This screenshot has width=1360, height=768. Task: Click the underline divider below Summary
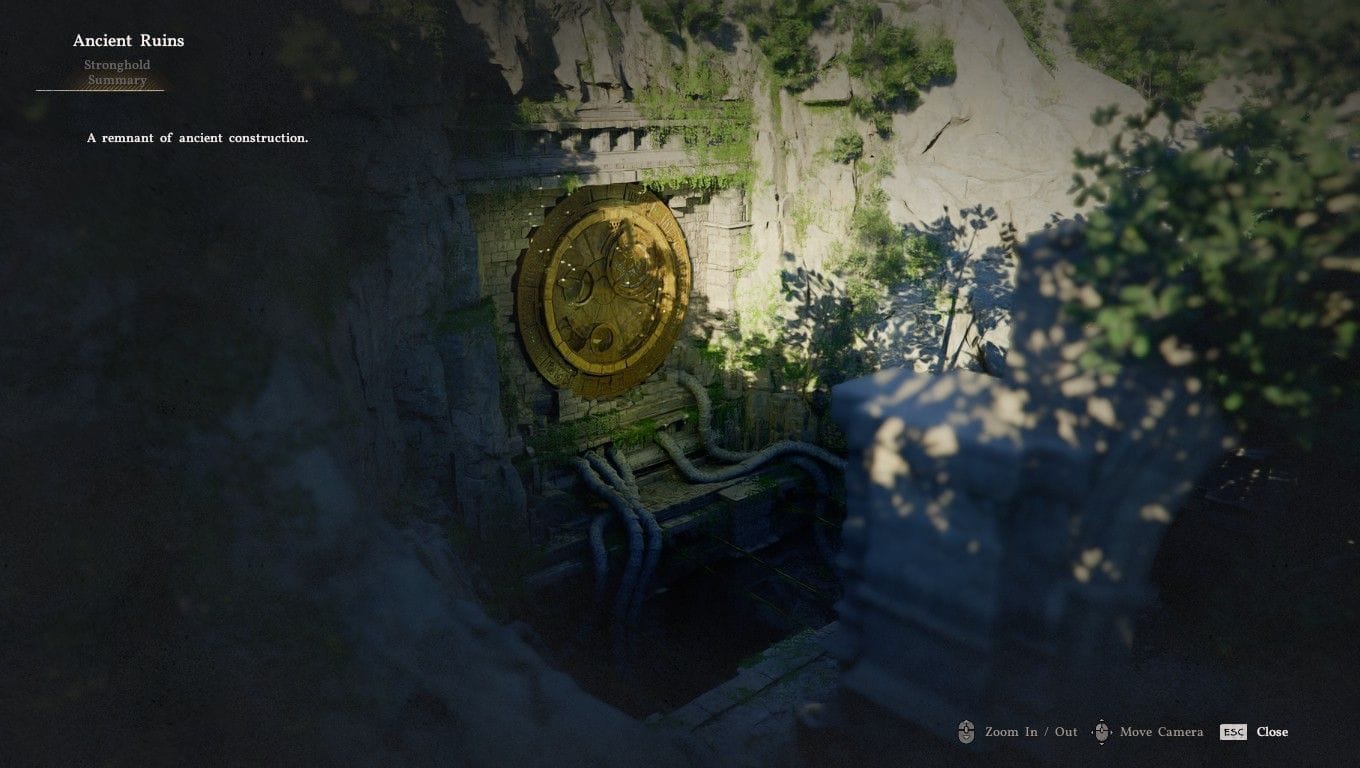[x=100, y=90]
